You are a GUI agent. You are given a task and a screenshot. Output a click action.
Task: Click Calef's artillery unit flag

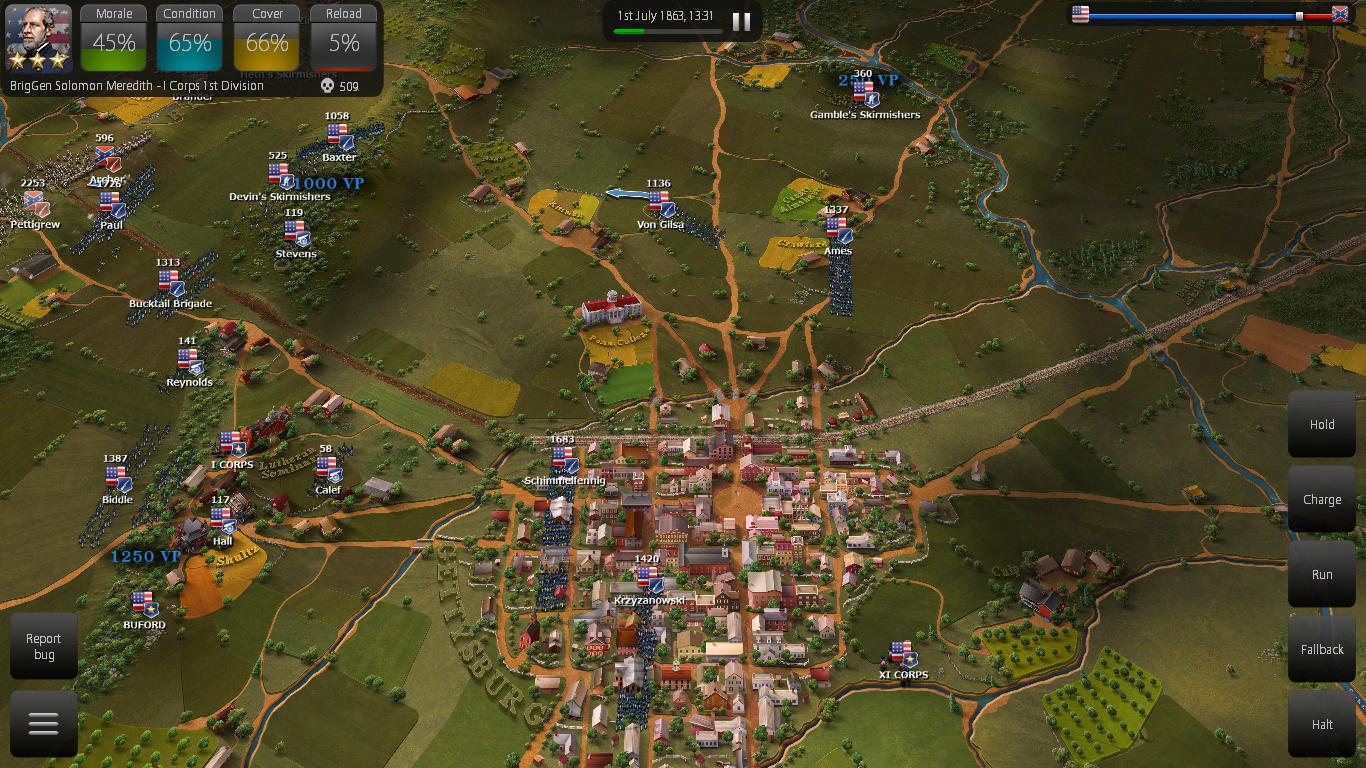pyautogui.click(x=329, y=468)
